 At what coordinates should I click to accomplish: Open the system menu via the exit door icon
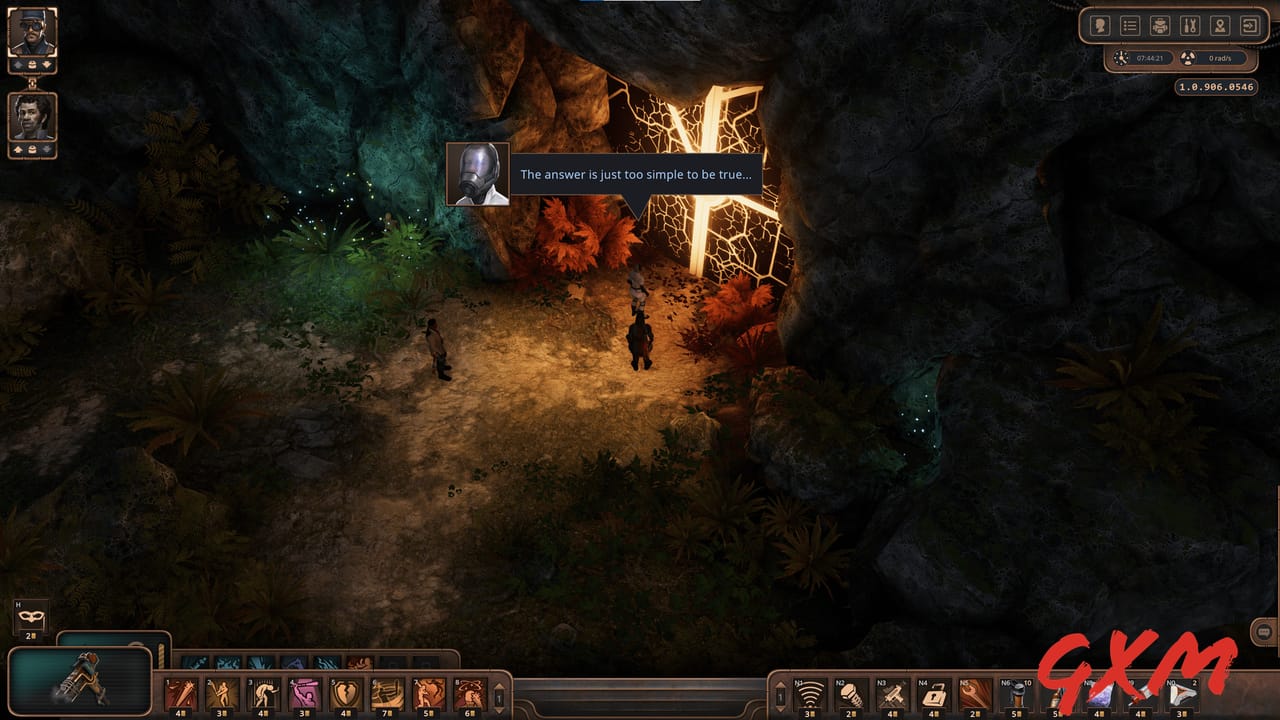(x=1250, y=24)
